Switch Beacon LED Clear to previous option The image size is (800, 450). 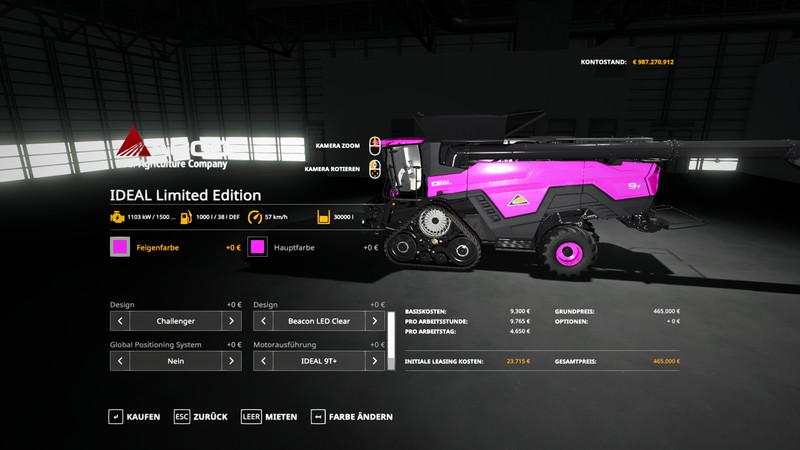[264, 322]
